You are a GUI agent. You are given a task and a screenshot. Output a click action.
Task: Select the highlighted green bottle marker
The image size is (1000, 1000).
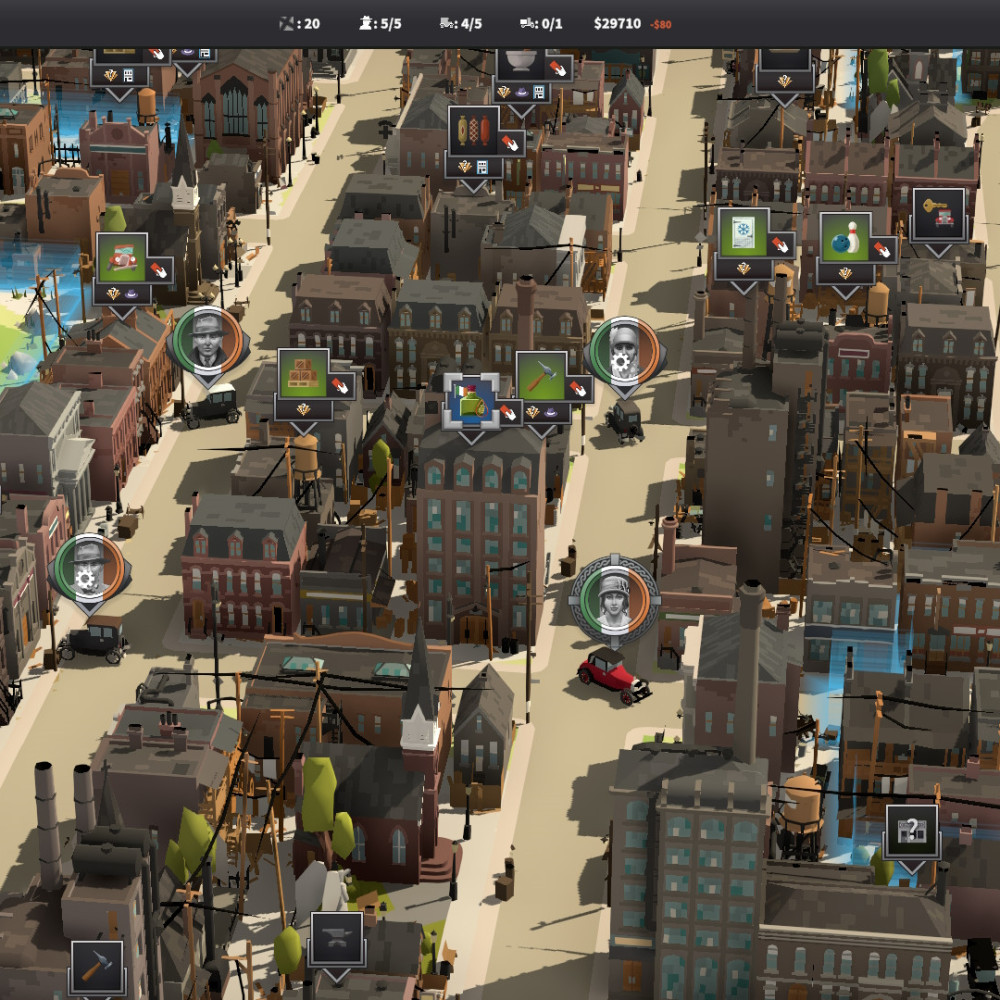470,401
